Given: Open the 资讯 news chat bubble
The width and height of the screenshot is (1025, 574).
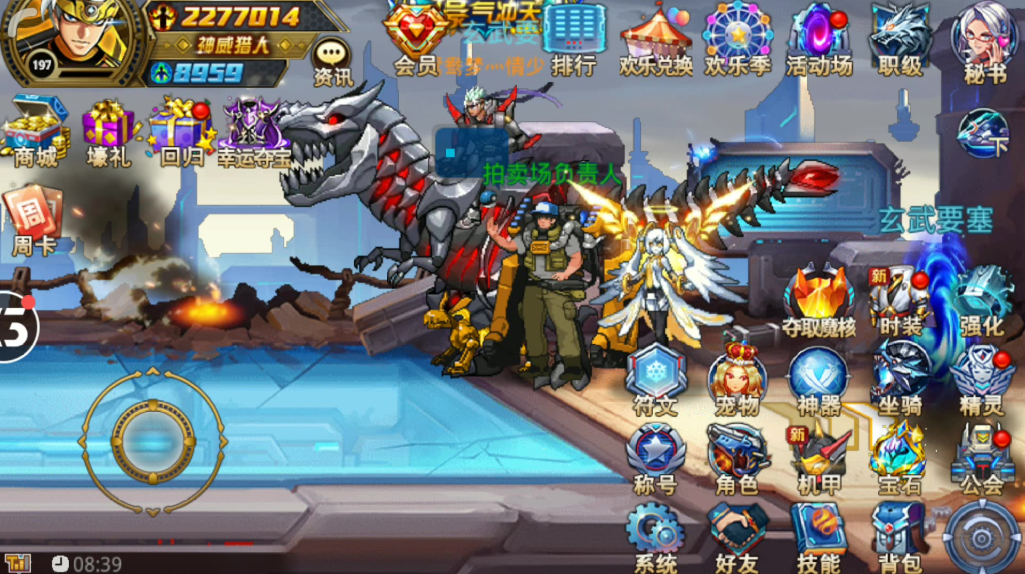Looking at the screenshot, I should pyautogui.click(x=332, y=62).
